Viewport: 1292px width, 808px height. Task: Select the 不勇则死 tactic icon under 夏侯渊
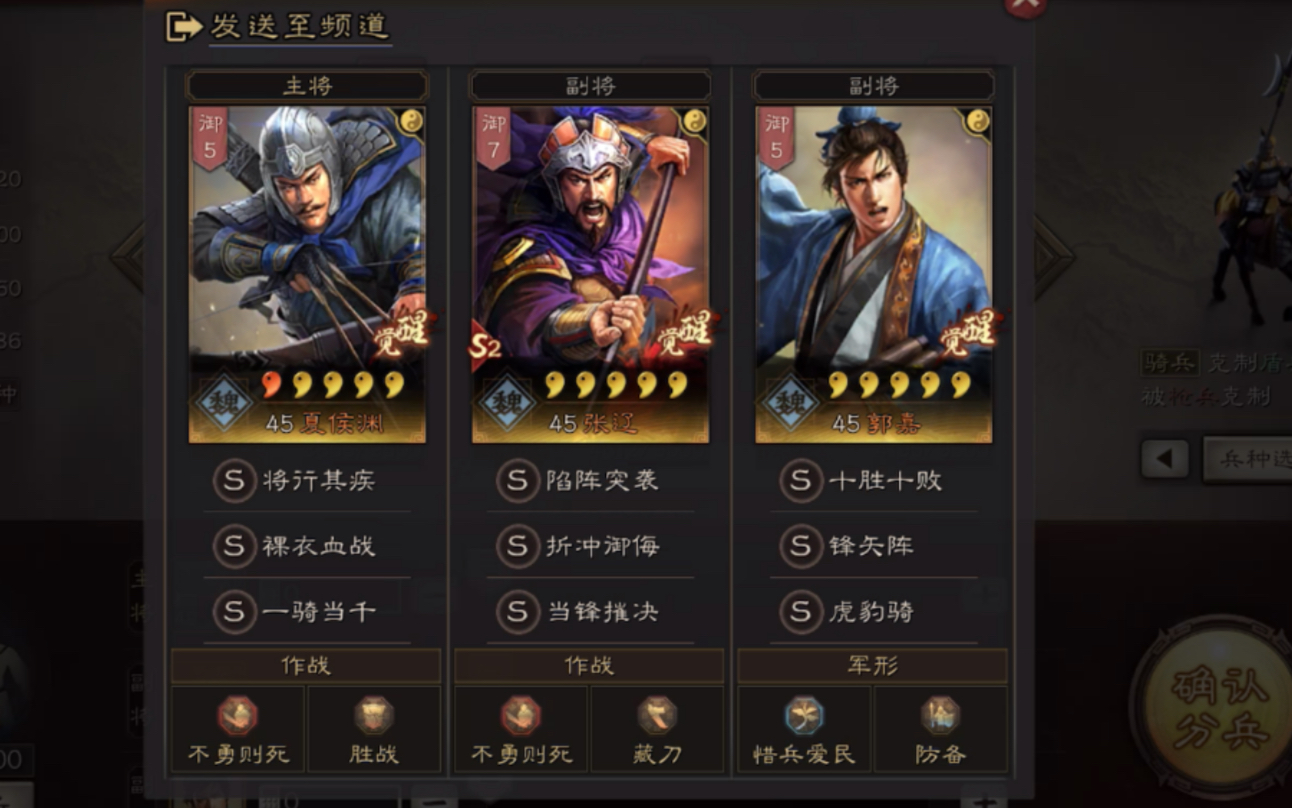[239, 718]
